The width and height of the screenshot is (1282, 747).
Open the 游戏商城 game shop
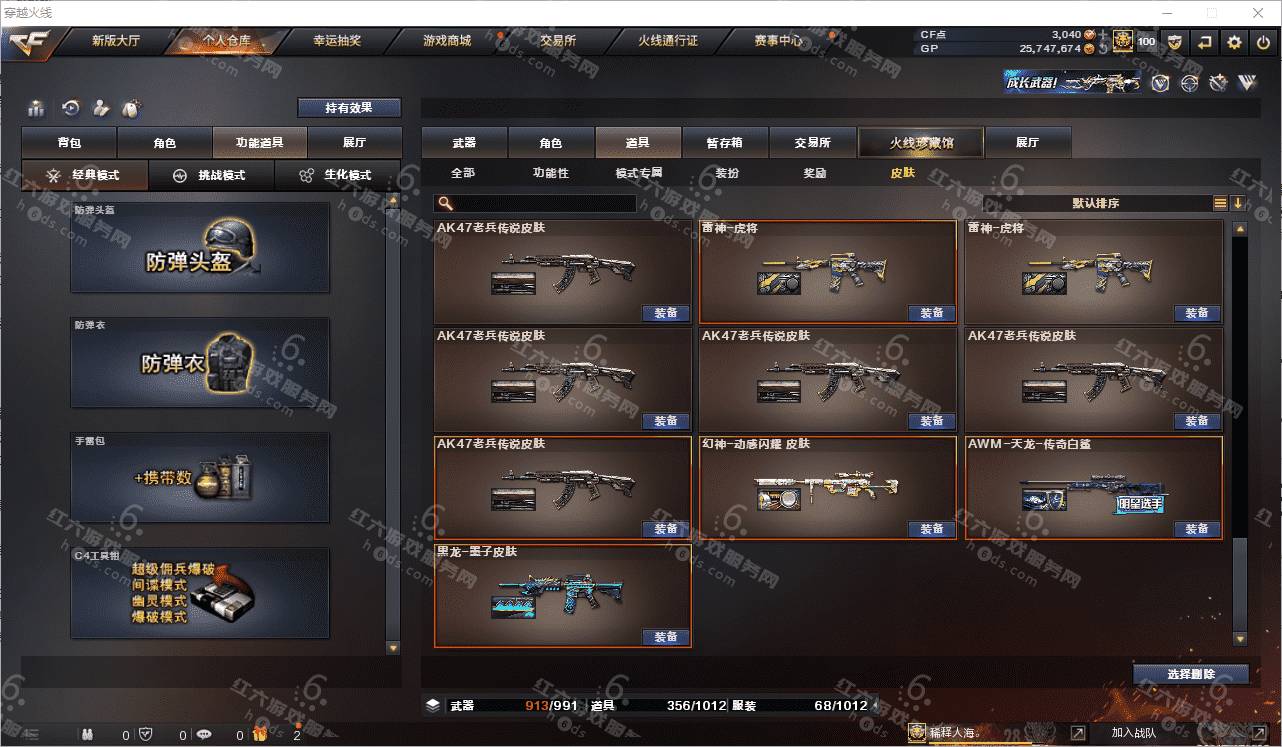coord(446,41)
